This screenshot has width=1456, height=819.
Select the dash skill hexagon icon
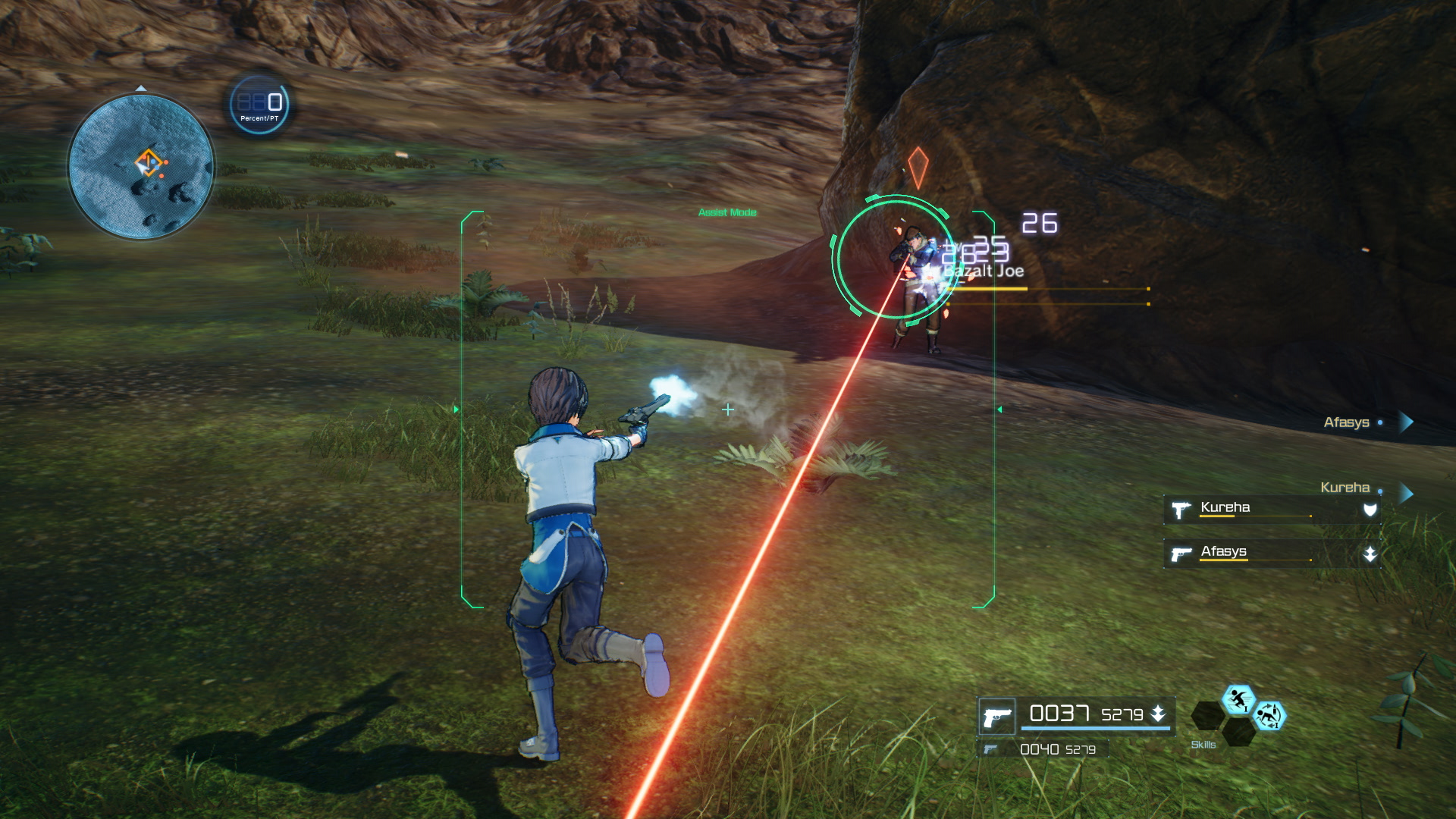[x=1240, y=699]
